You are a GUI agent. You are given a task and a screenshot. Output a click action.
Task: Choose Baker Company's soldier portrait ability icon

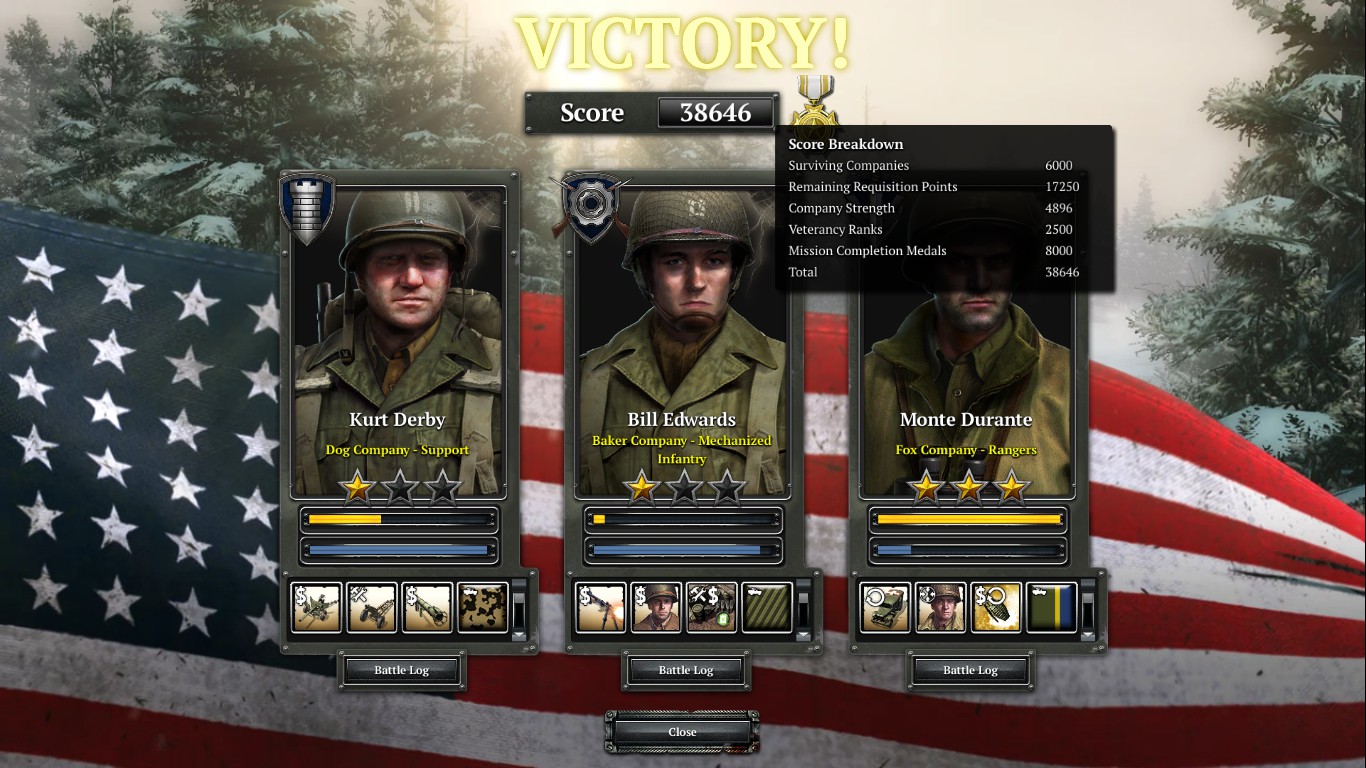(656, 608)
